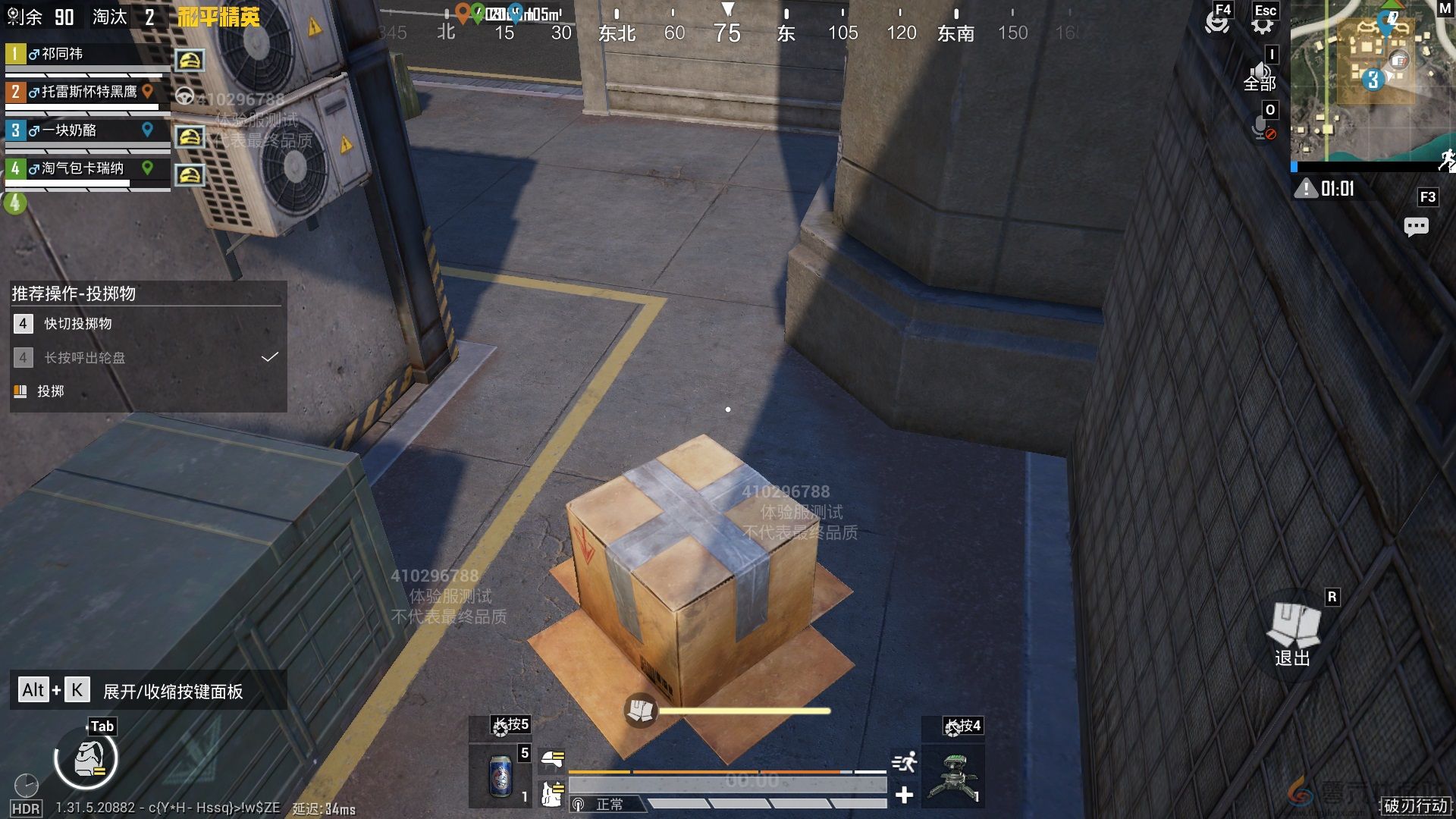Choose the 投掷 throw entry
This screenshot has width=1456, height=819.
(50, 391)
